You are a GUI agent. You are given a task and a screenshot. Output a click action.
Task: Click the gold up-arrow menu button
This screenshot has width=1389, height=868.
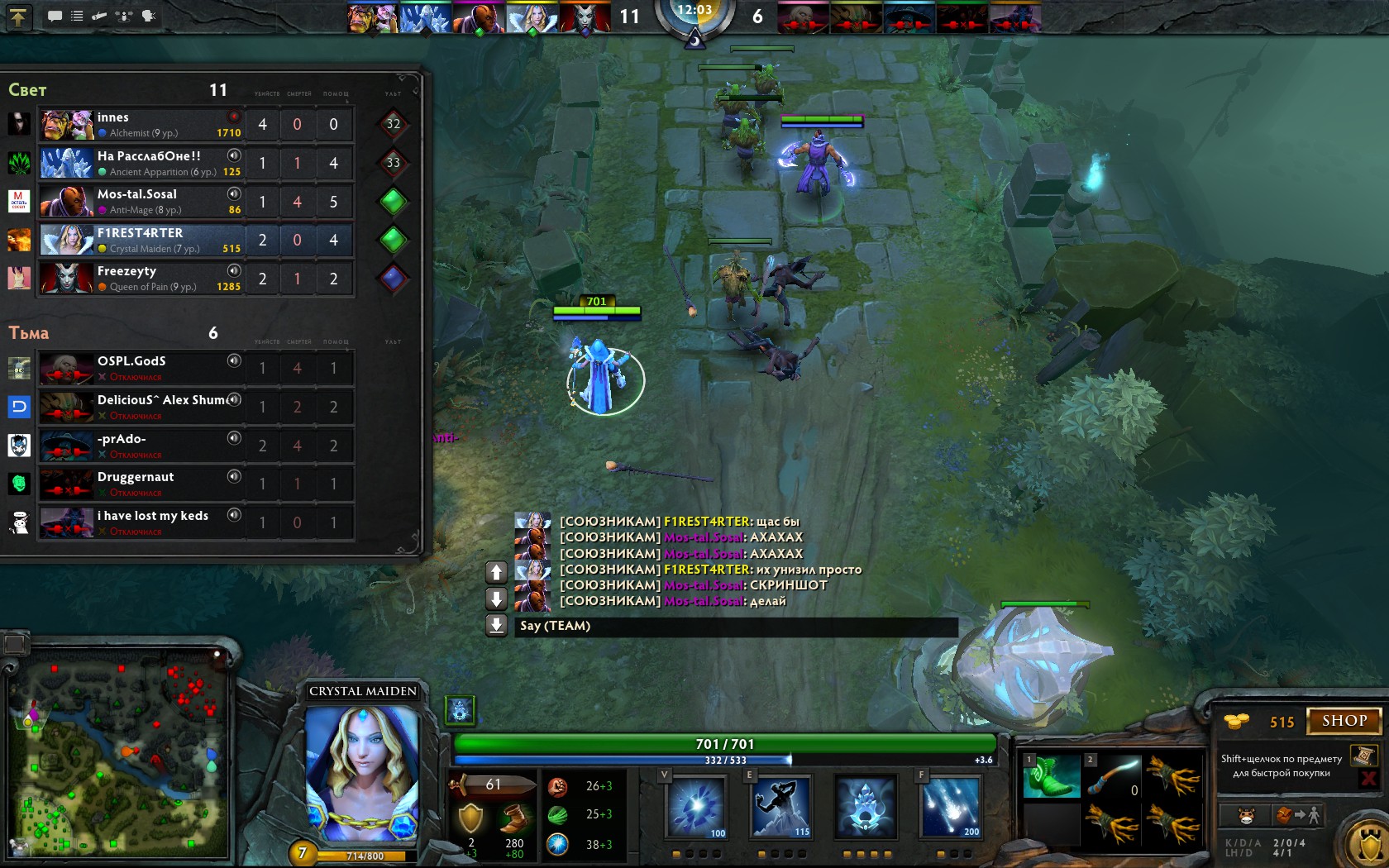tap(18, 17)
